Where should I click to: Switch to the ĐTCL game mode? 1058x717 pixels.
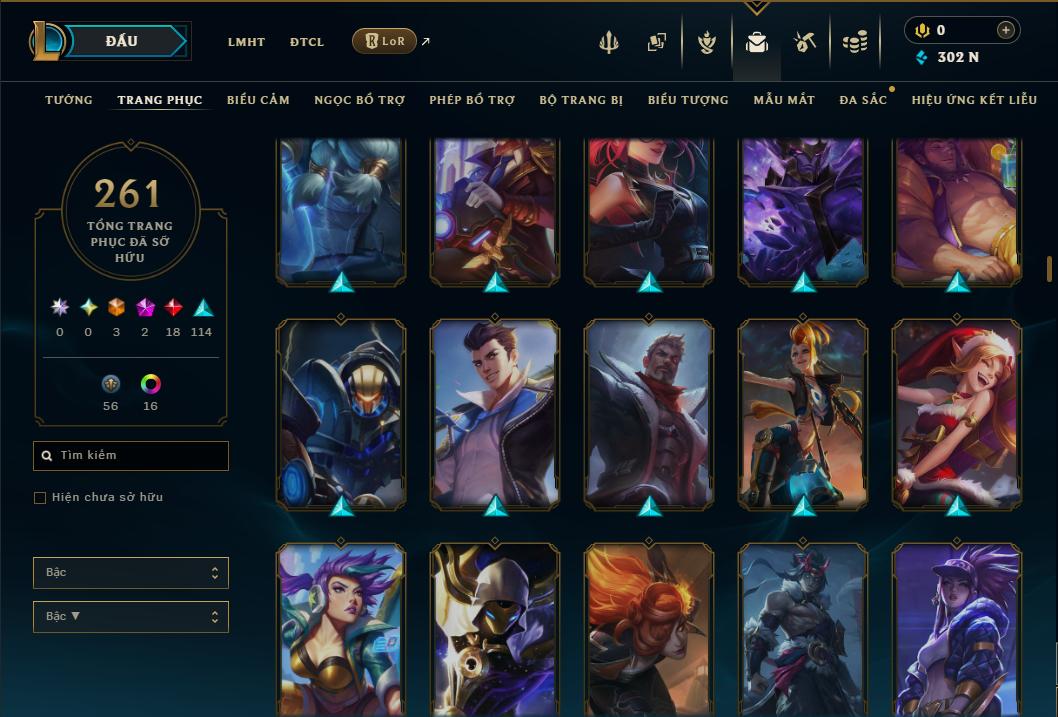tap(307, 42)
